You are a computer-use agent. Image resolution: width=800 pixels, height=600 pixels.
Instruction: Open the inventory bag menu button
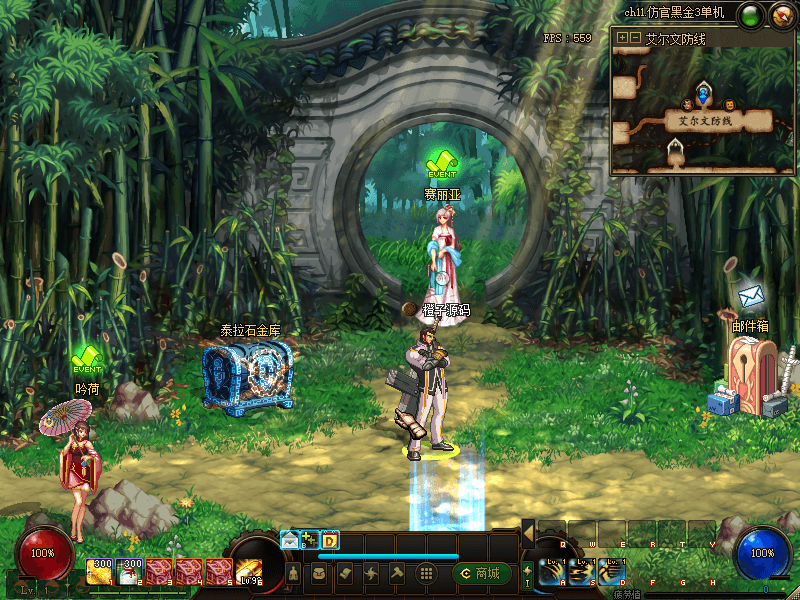click(320, 573)
